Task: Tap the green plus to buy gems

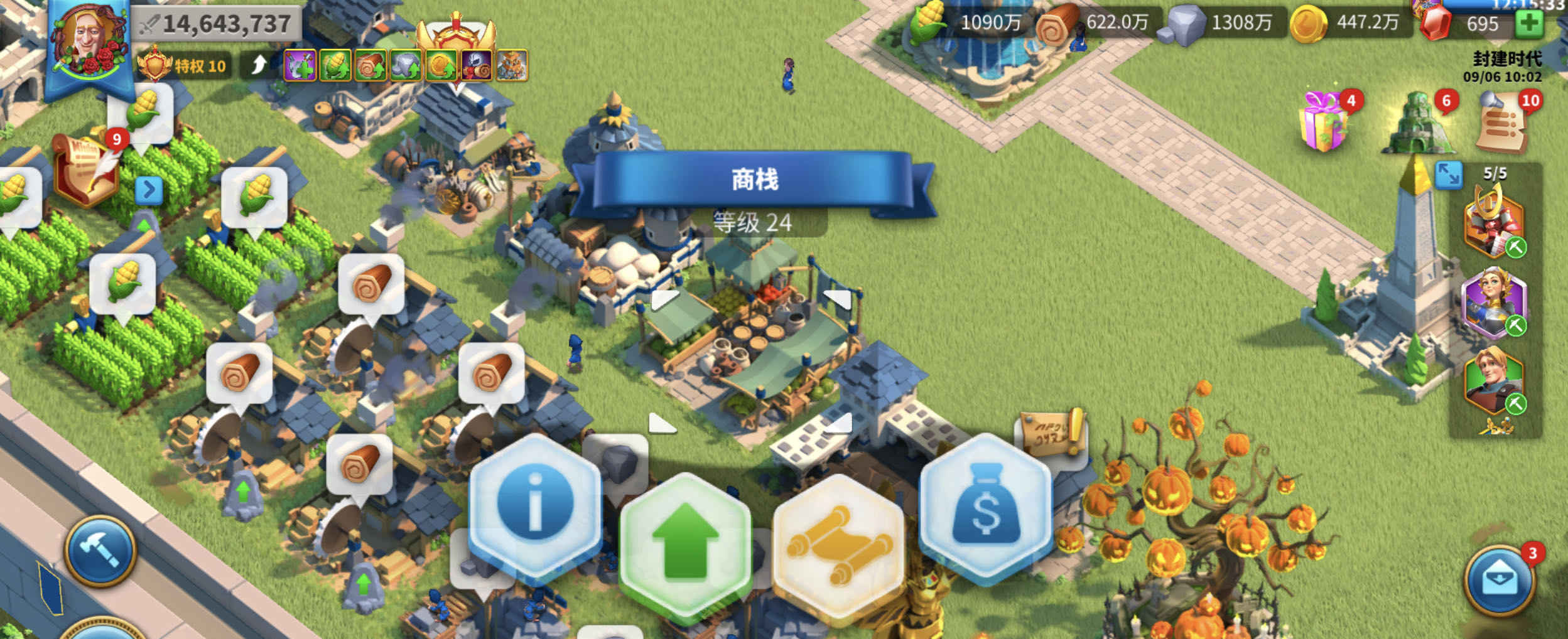Action: [1530, 24]
